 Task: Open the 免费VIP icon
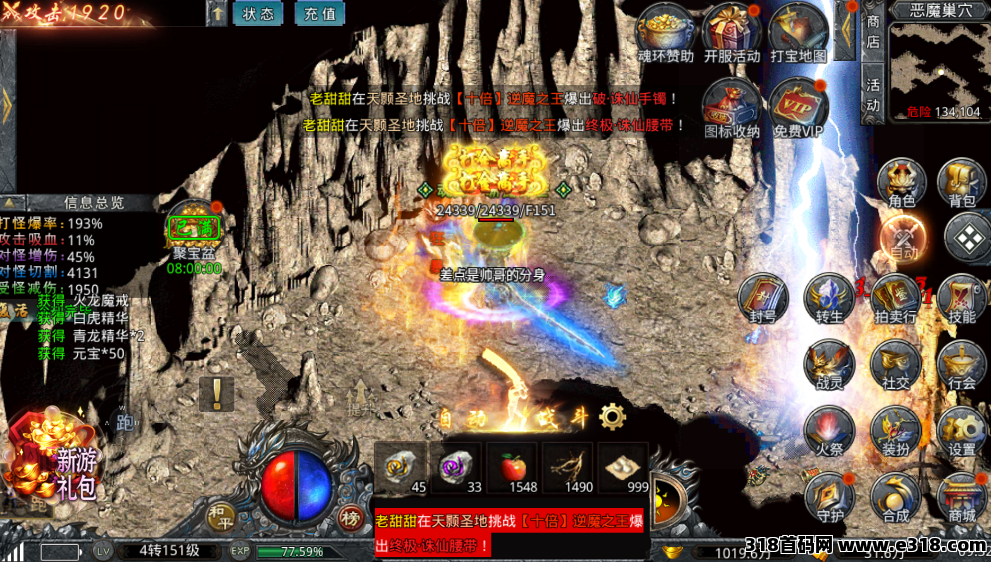click(798, 106)
